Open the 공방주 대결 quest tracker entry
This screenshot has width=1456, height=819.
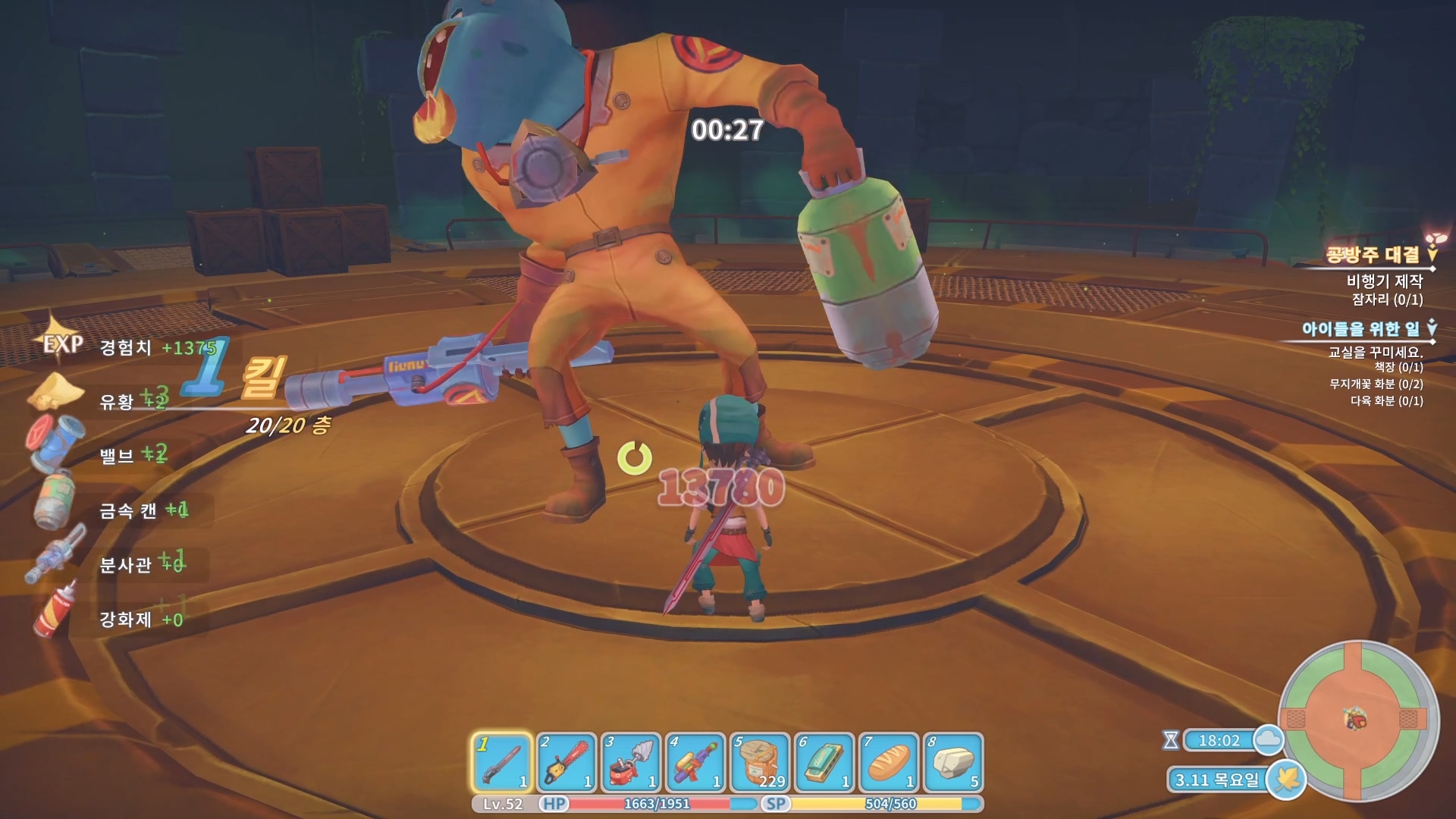coord(1372,255)
